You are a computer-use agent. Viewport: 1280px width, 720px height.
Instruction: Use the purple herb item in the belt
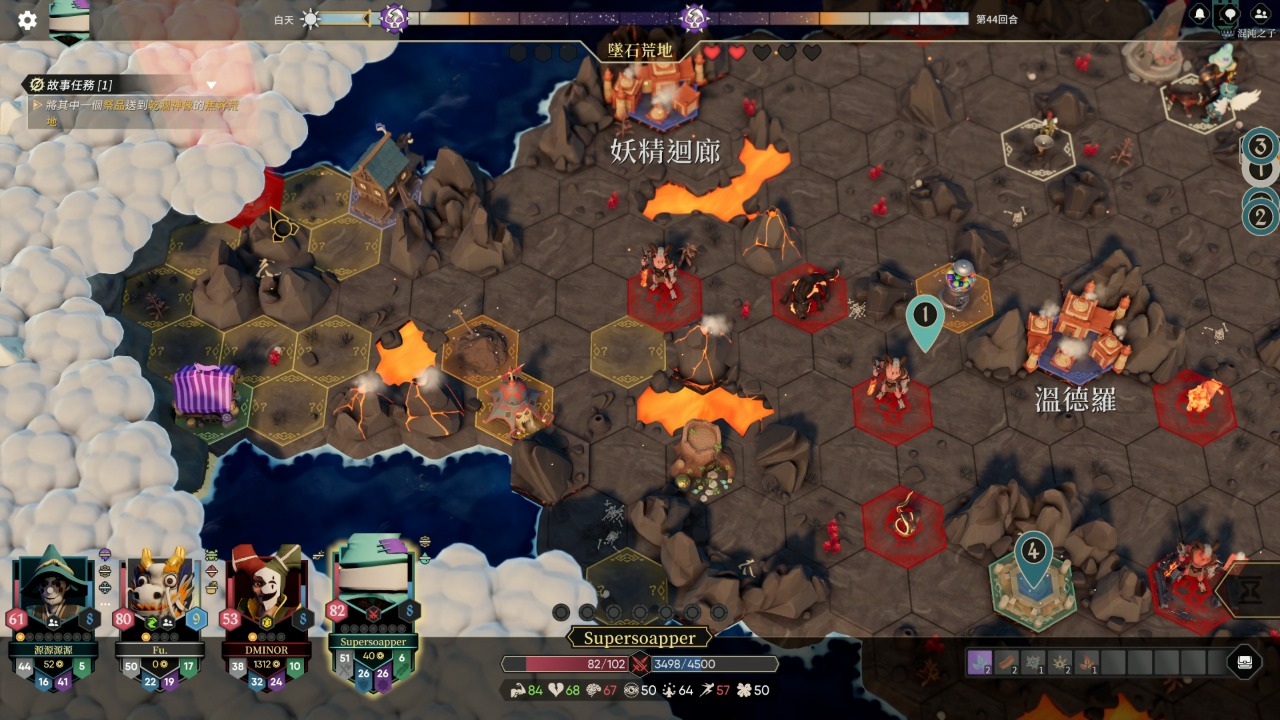click(980, 662)
